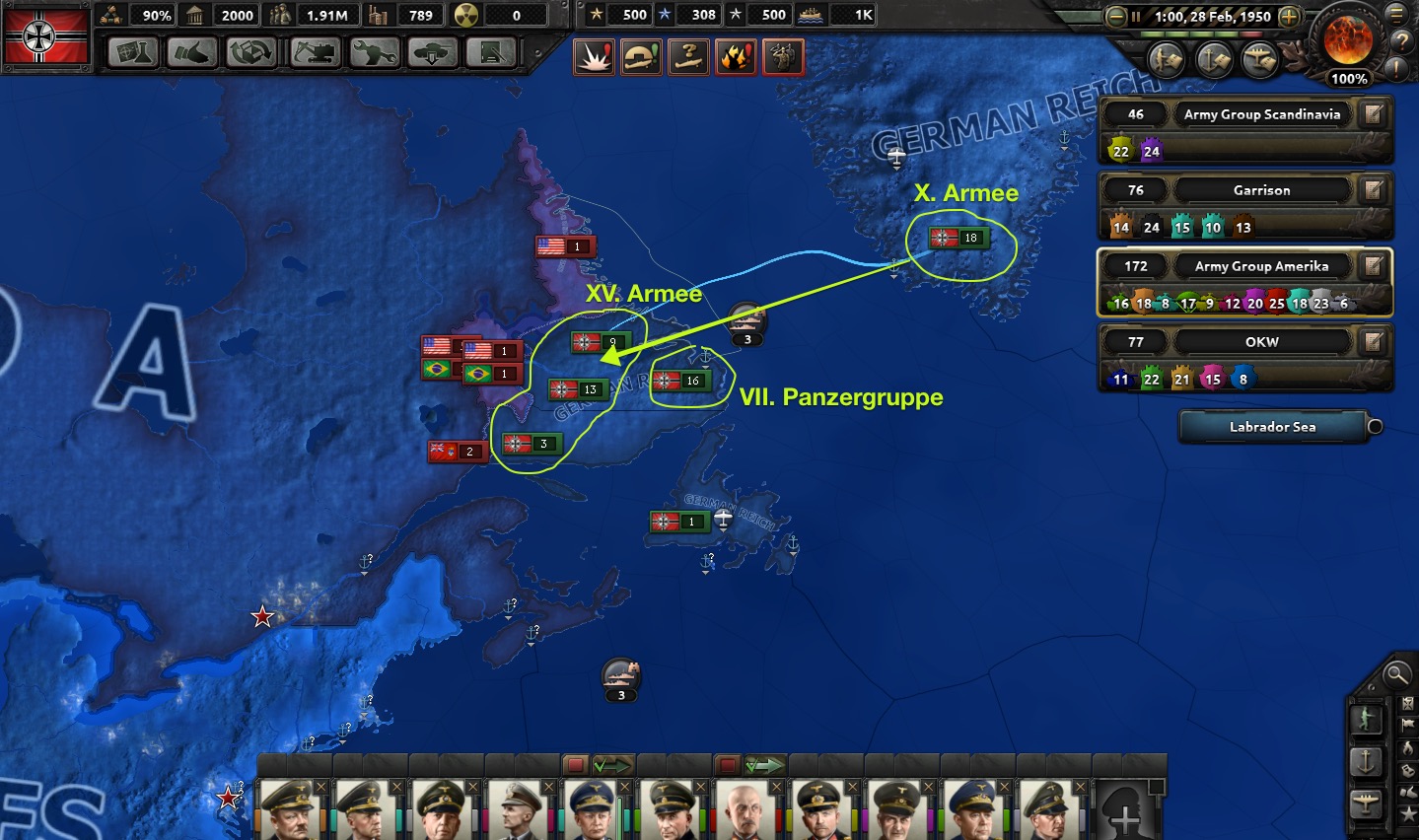Viewport: 1419px width, 840px height.
Task: Edit Army Group Amerika via notepad button
Action: 1373,266
